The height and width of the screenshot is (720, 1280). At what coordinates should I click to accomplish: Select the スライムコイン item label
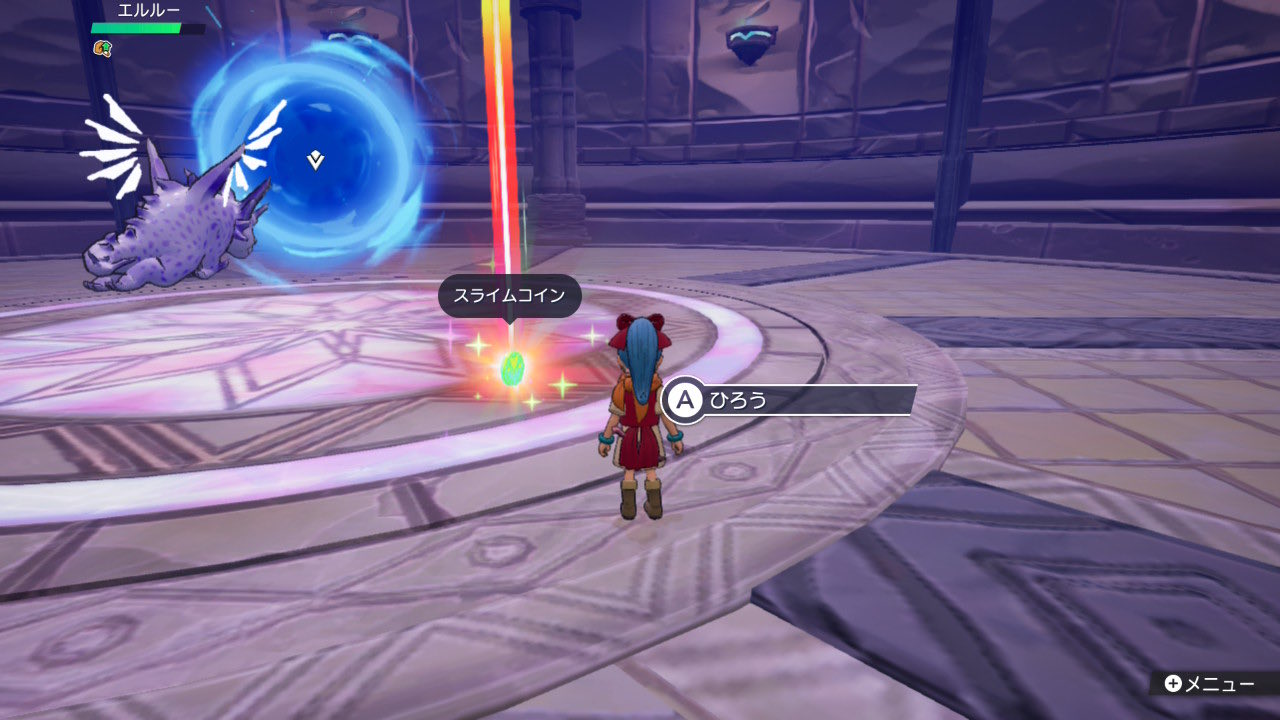pos(510,296)
